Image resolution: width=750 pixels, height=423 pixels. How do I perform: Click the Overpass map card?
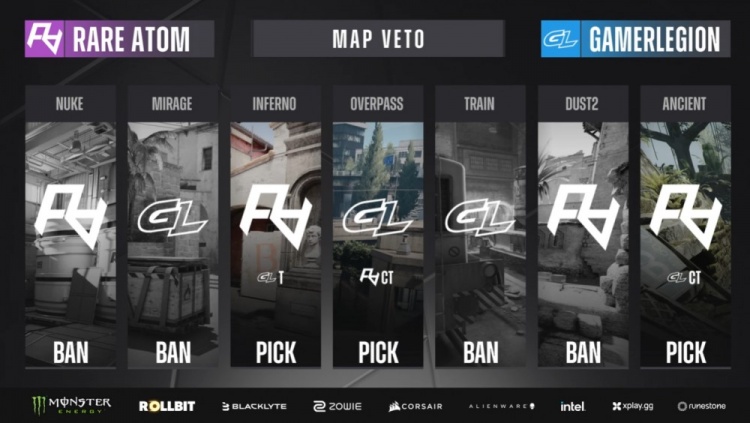tap(378, 230)
